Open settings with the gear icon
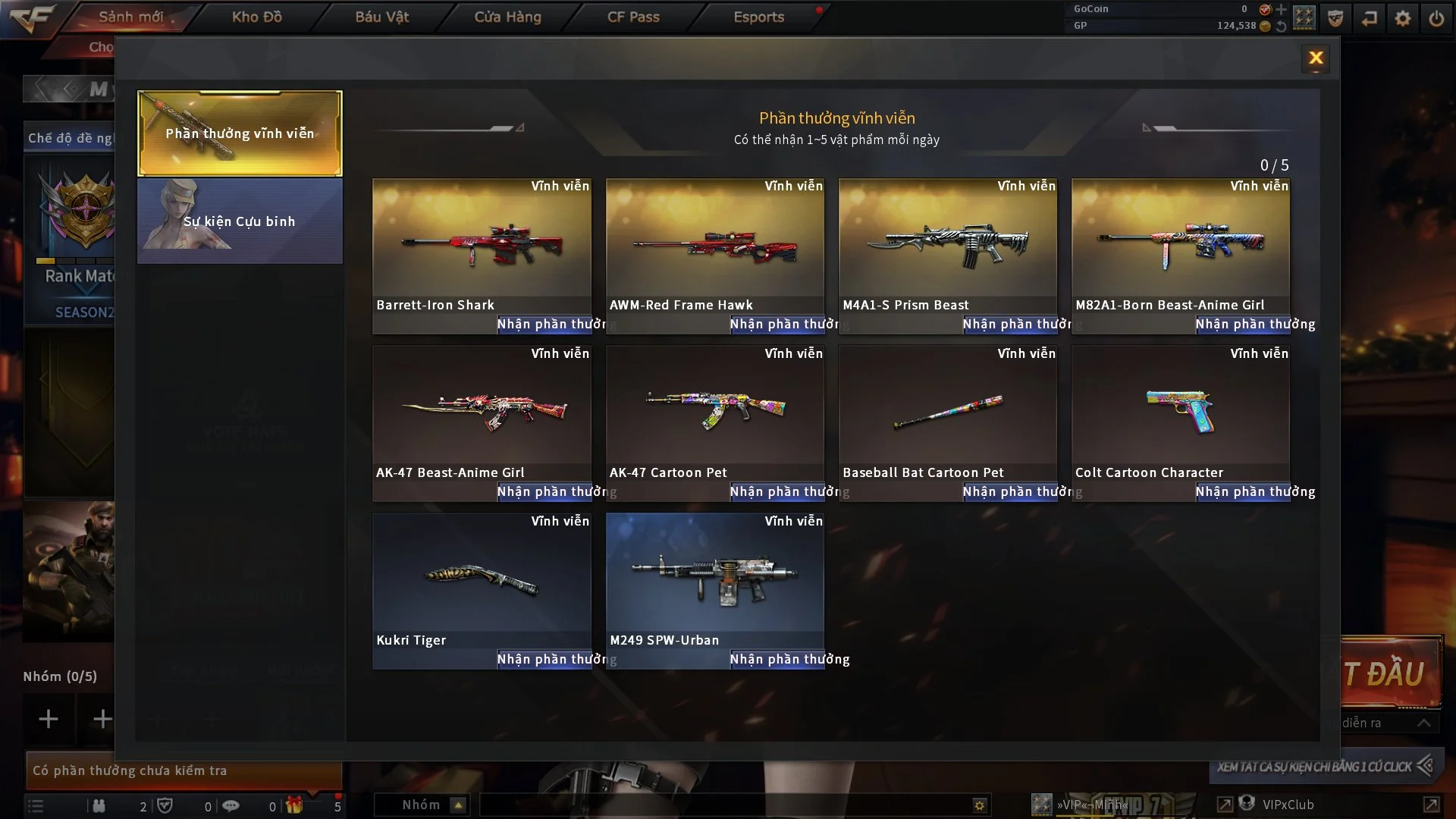 1403,18
